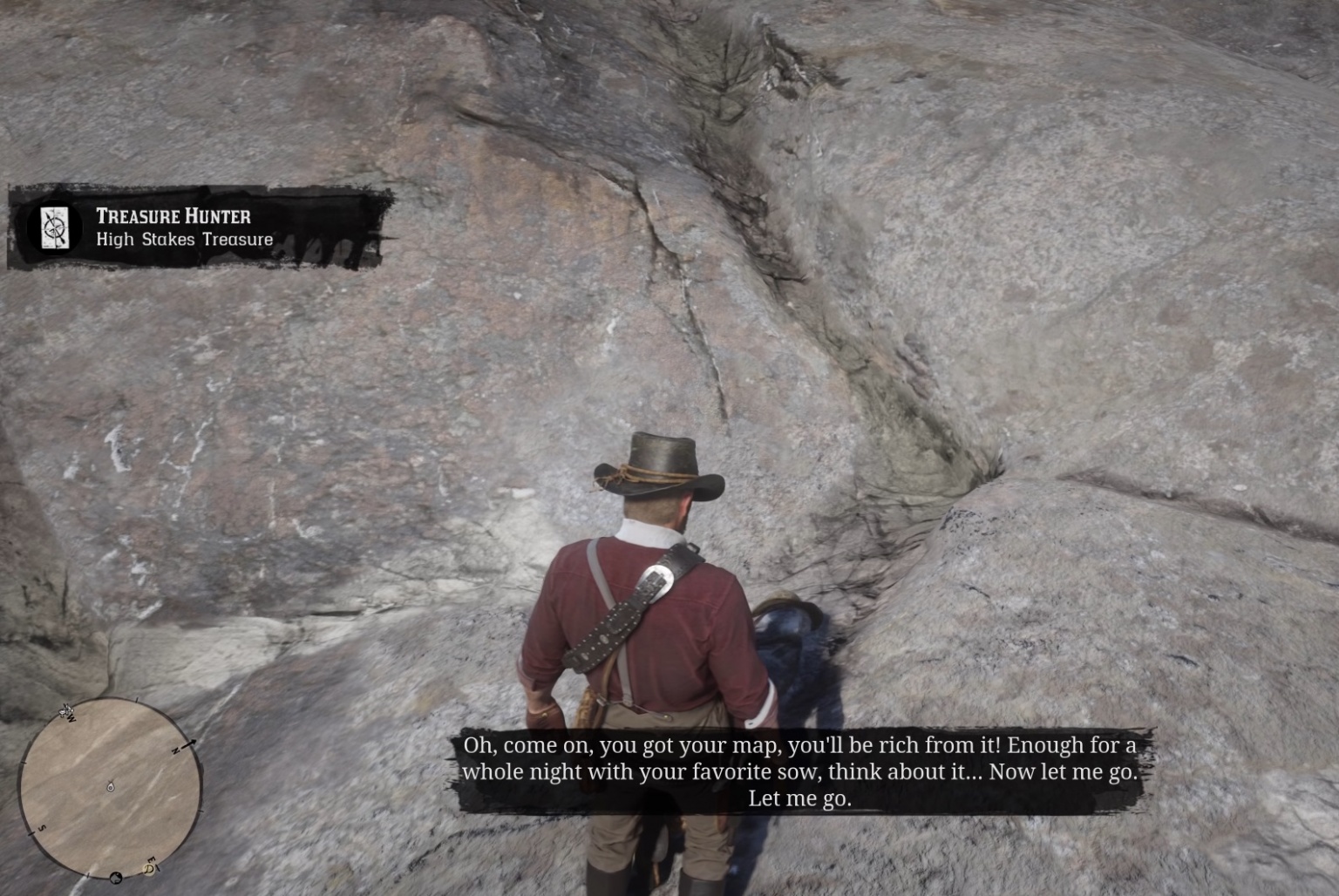The height and width of the screenshot is (896, 1339).
Task: Select the High Stakes Treasure label
Action: point(184,239)
